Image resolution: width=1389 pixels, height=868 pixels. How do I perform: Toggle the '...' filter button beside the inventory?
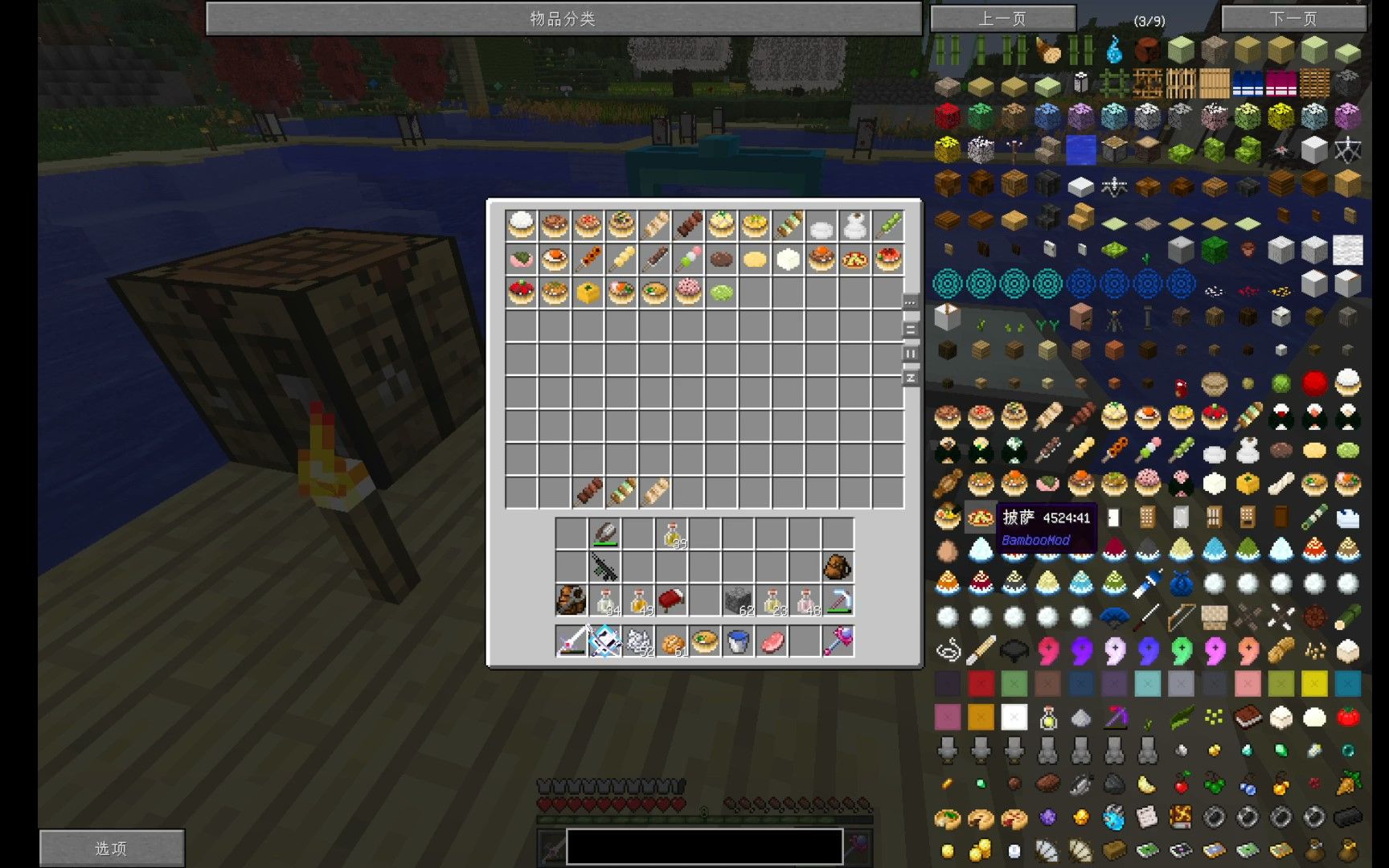point(909,303)
